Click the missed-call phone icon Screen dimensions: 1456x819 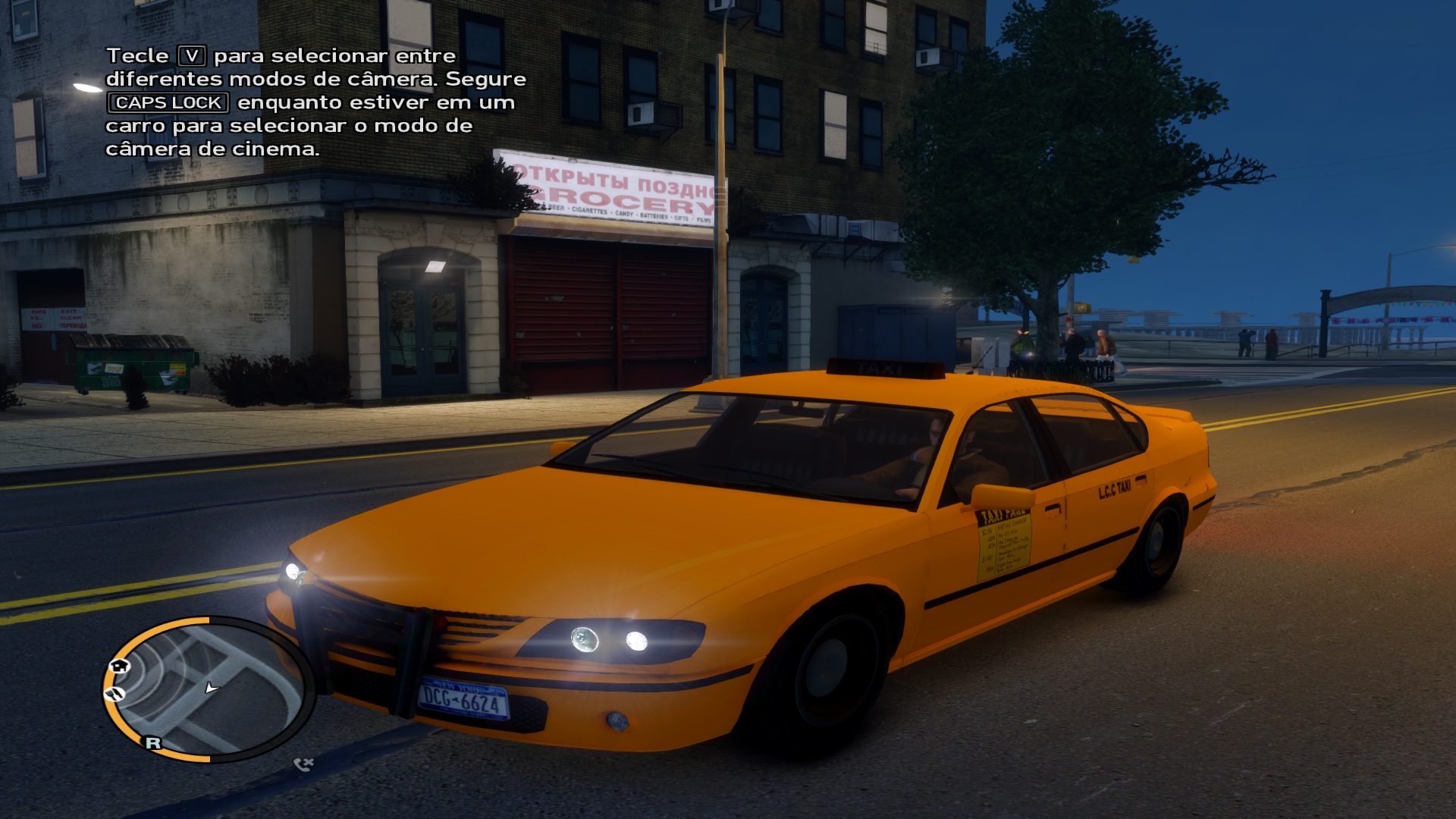coord(303,764)
